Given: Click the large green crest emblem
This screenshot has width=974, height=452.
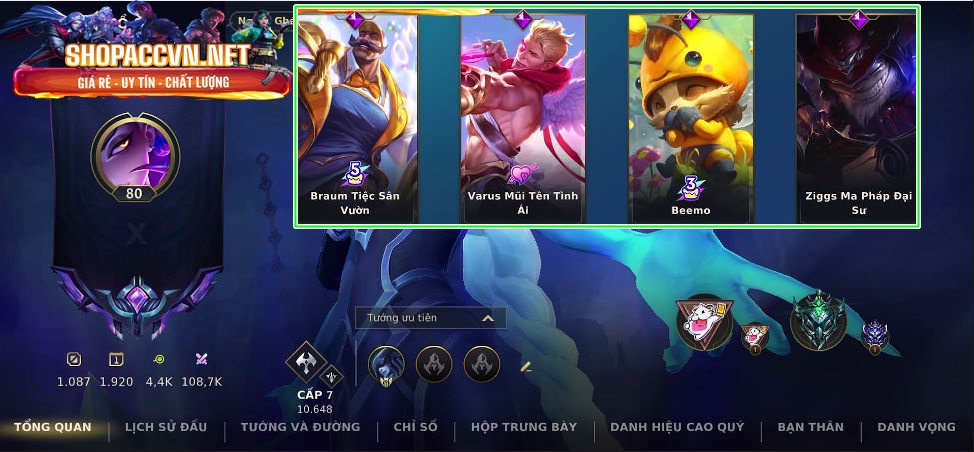Looking at the screenshot, I should (x=818, y=322).
